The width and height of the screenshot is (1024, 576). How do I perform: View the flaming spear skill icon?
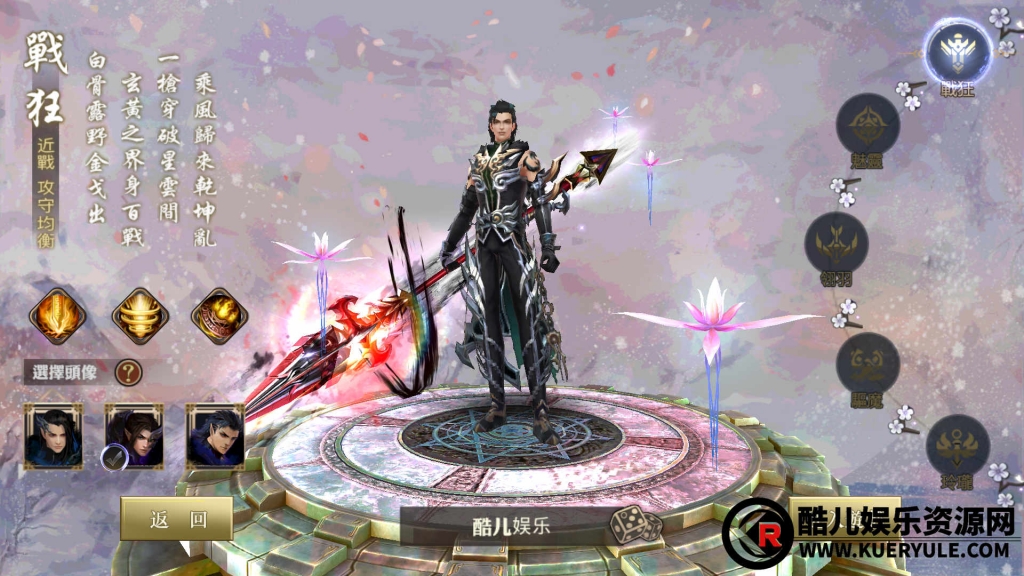(56, 315)
